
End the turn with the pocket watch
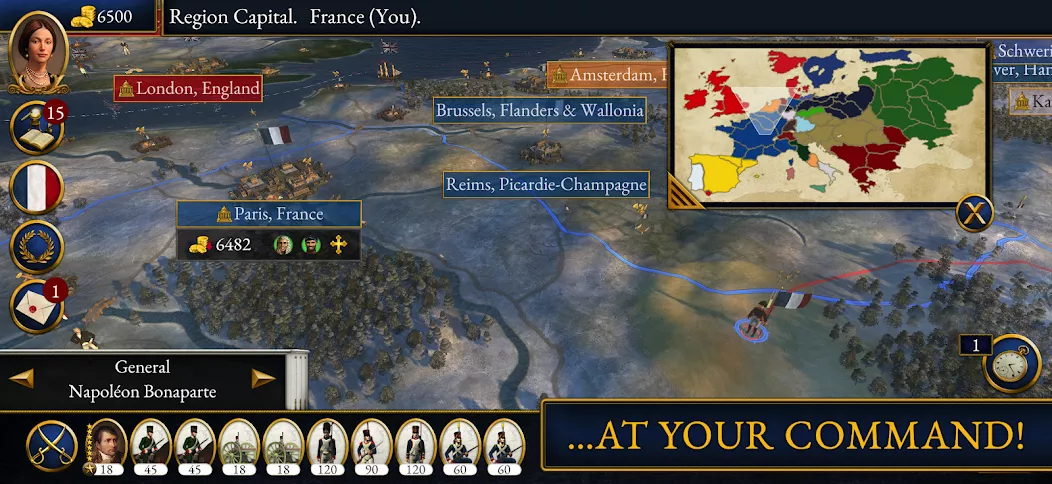tap(1012, 364)
